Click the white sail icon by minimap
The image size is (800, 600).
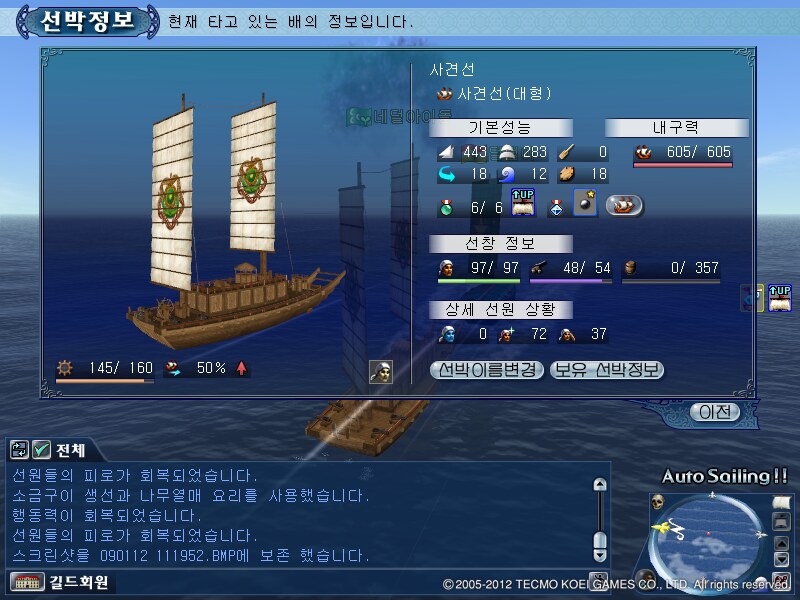(782, 501)
